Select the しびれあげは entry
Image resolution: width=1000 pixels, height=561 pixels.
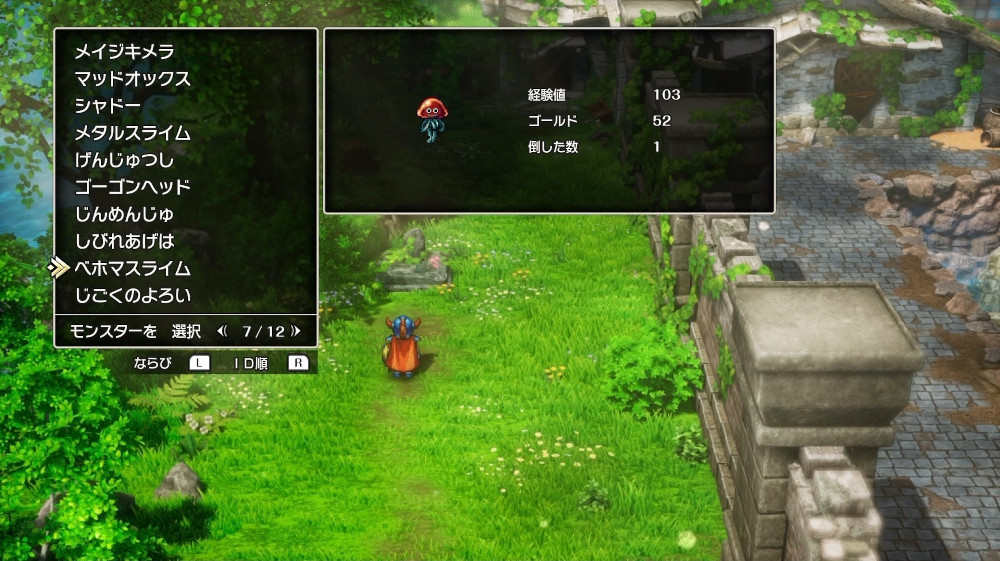click(x=125, y=241)
